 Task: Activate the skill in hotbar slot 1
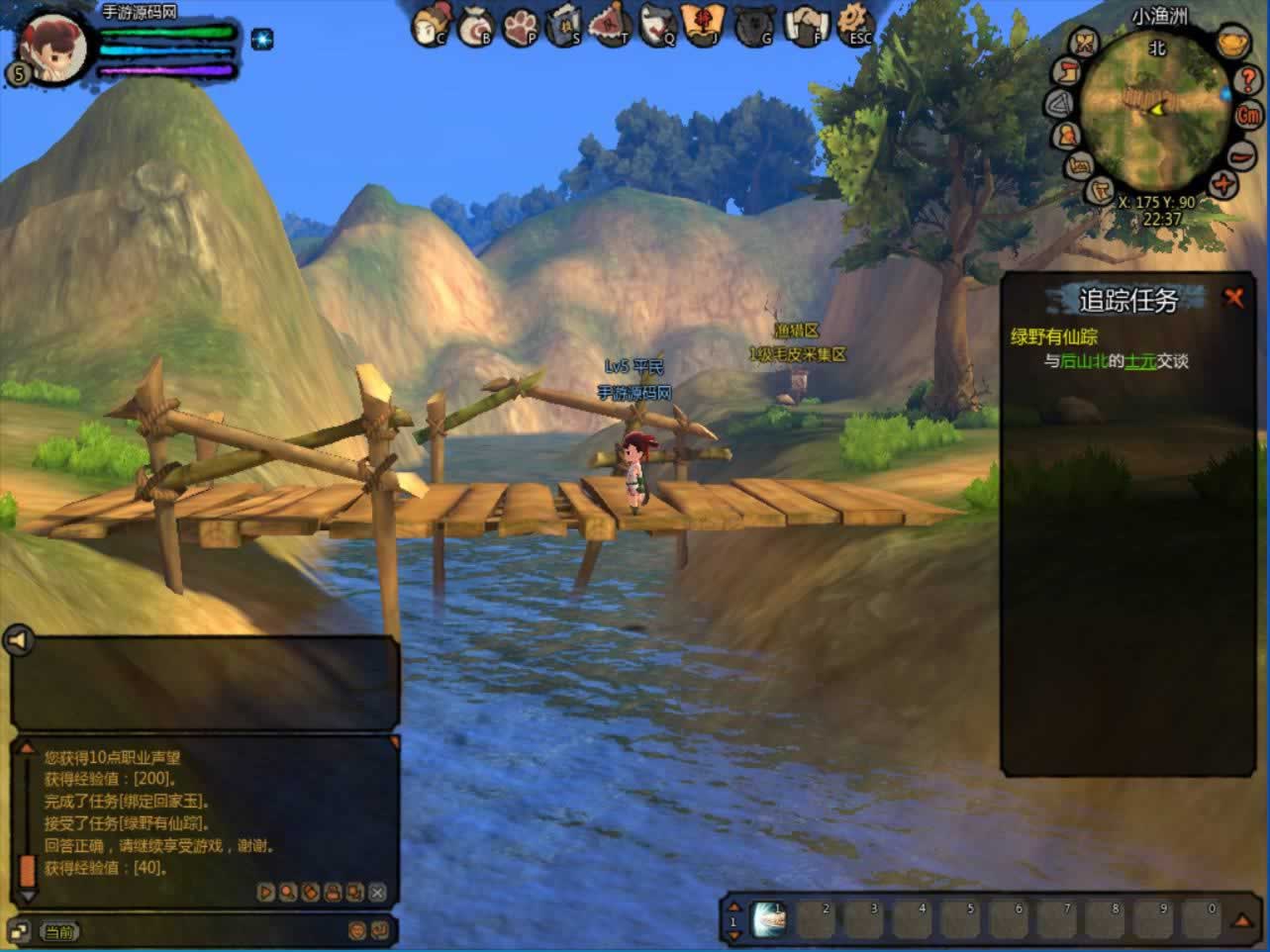(770, 919)
